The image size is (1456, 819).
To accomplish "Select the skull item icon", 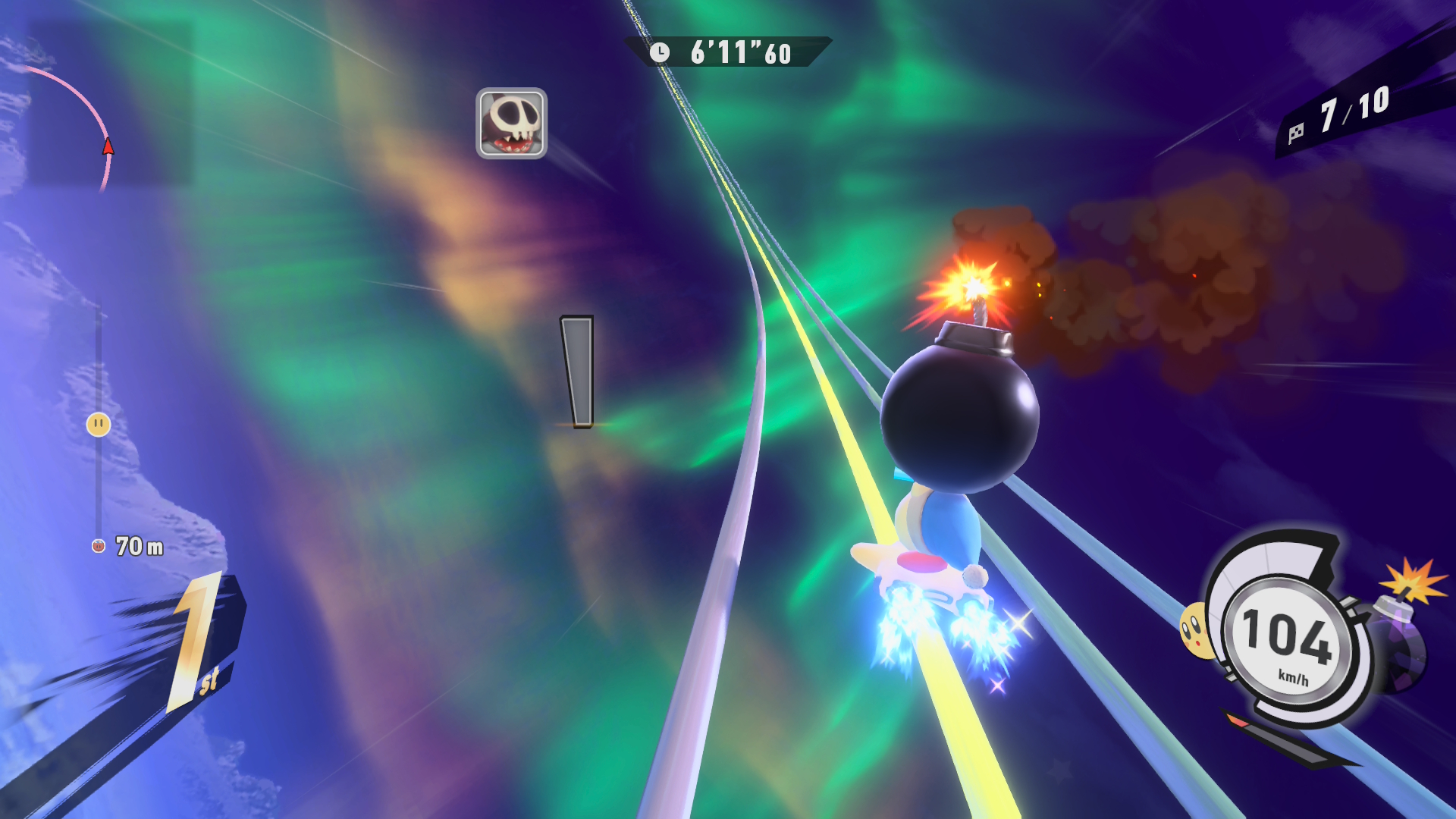I will click(511, 124).
